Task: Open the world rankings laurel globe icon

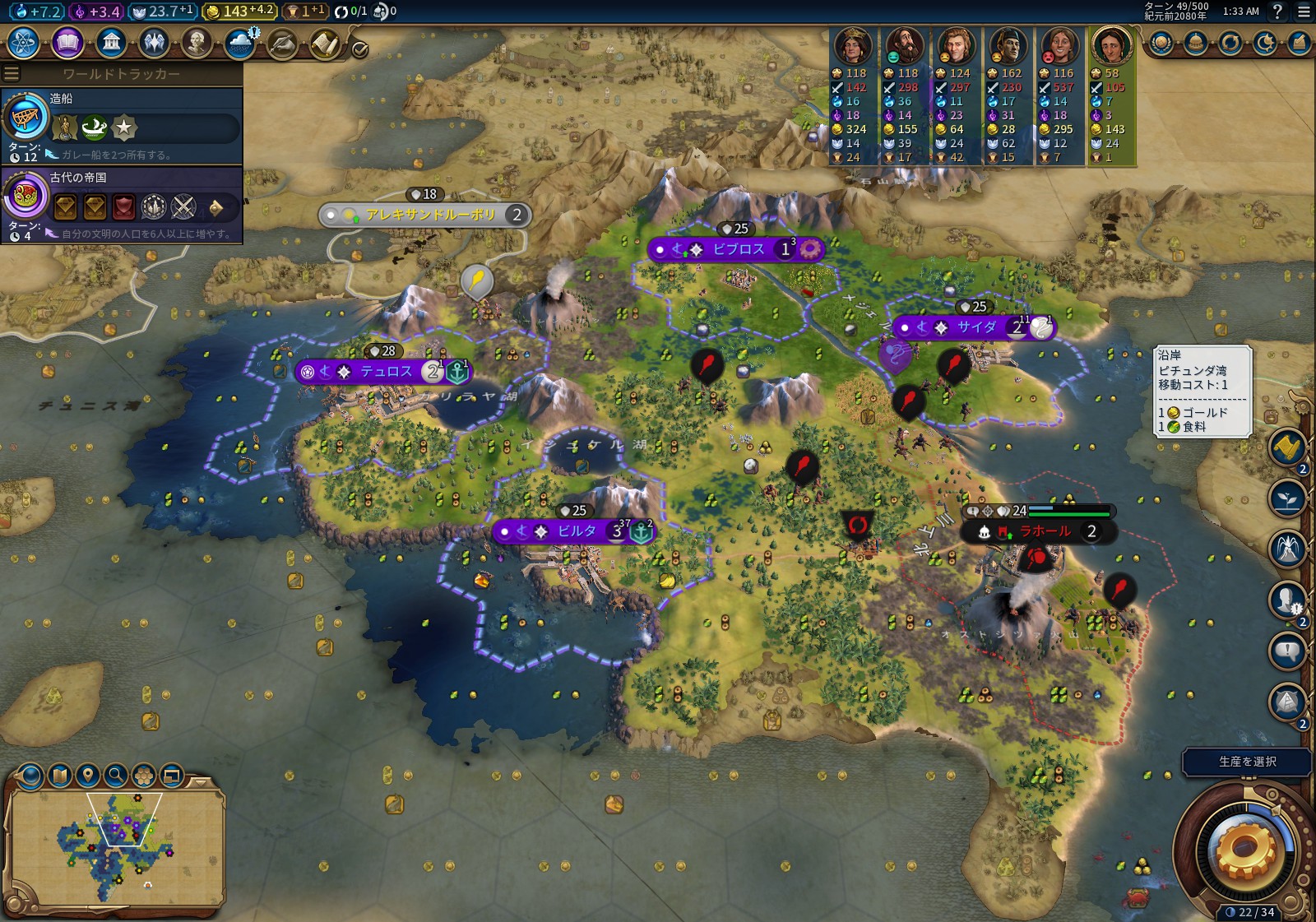Action: [x=1161, y=42]
